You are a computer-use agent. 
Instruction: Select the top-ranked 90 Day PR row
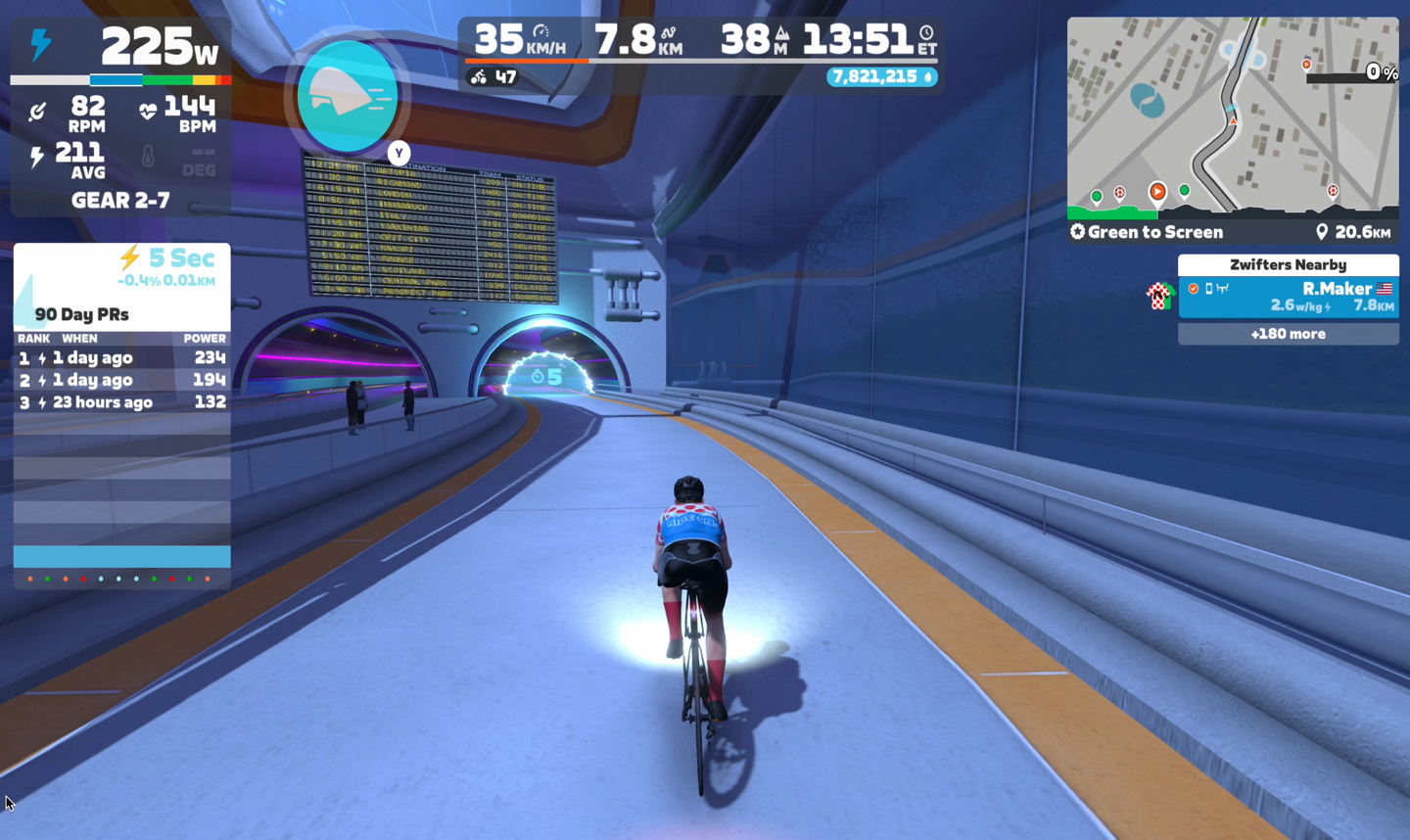pos(121,358)
